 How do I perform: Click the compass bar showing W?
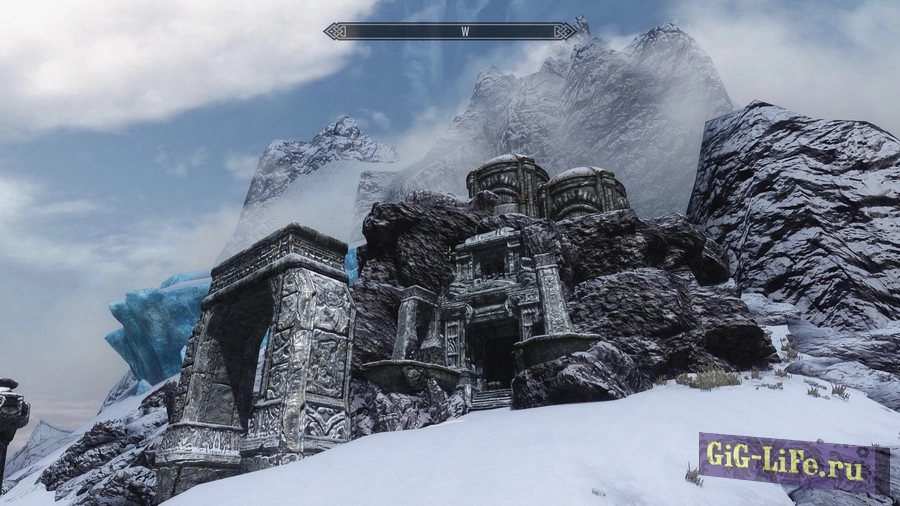[x=450, y=31]
